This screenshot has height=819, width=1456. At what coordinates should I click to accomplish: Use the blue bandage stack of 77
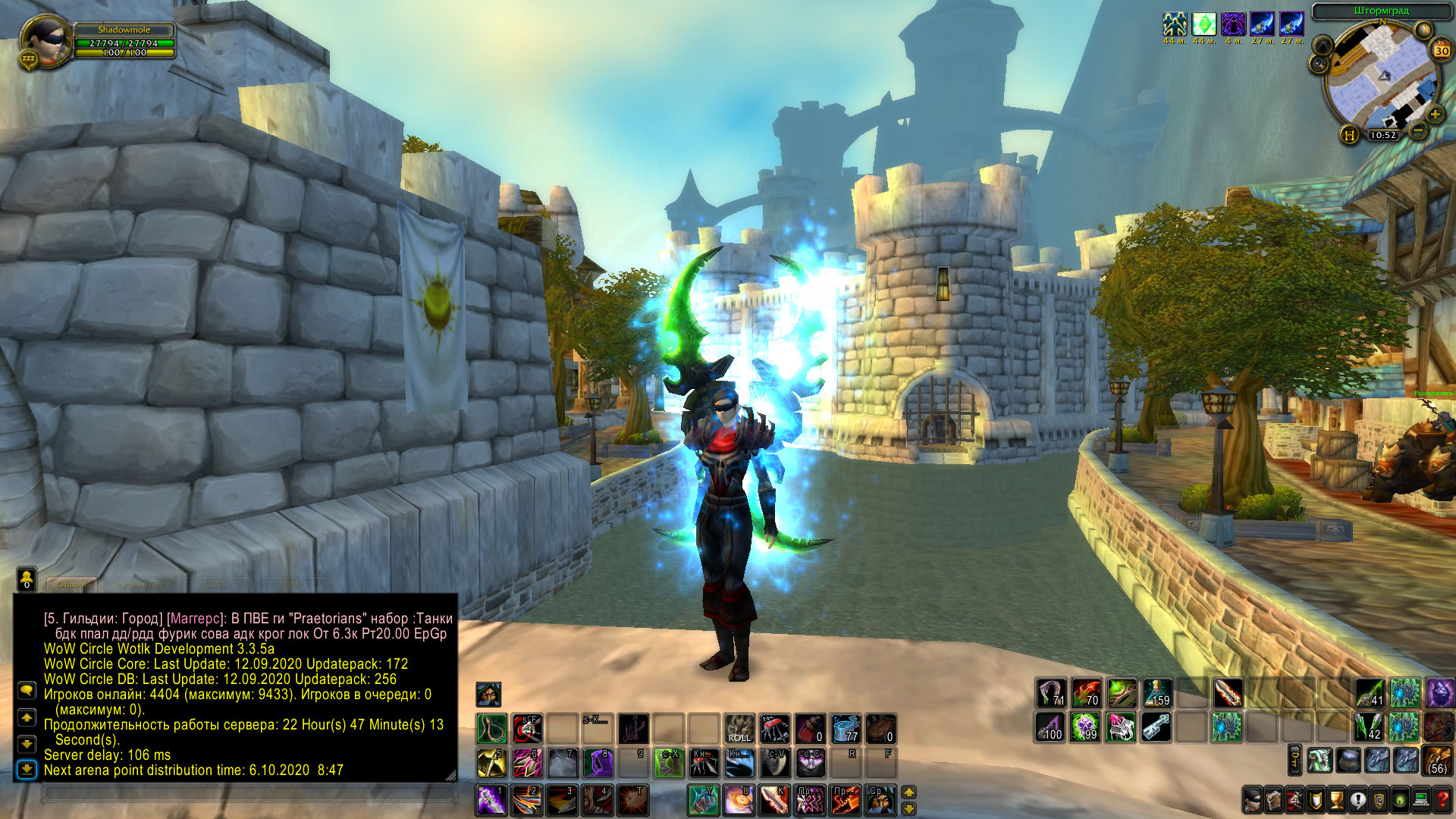point(846,728)
